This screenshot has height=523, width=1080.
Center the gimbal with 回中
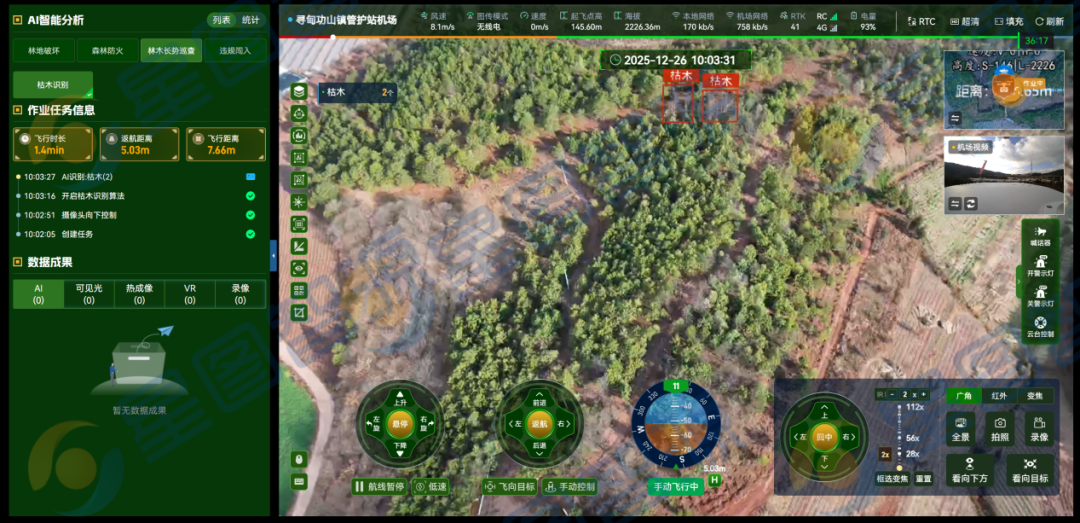823,437
